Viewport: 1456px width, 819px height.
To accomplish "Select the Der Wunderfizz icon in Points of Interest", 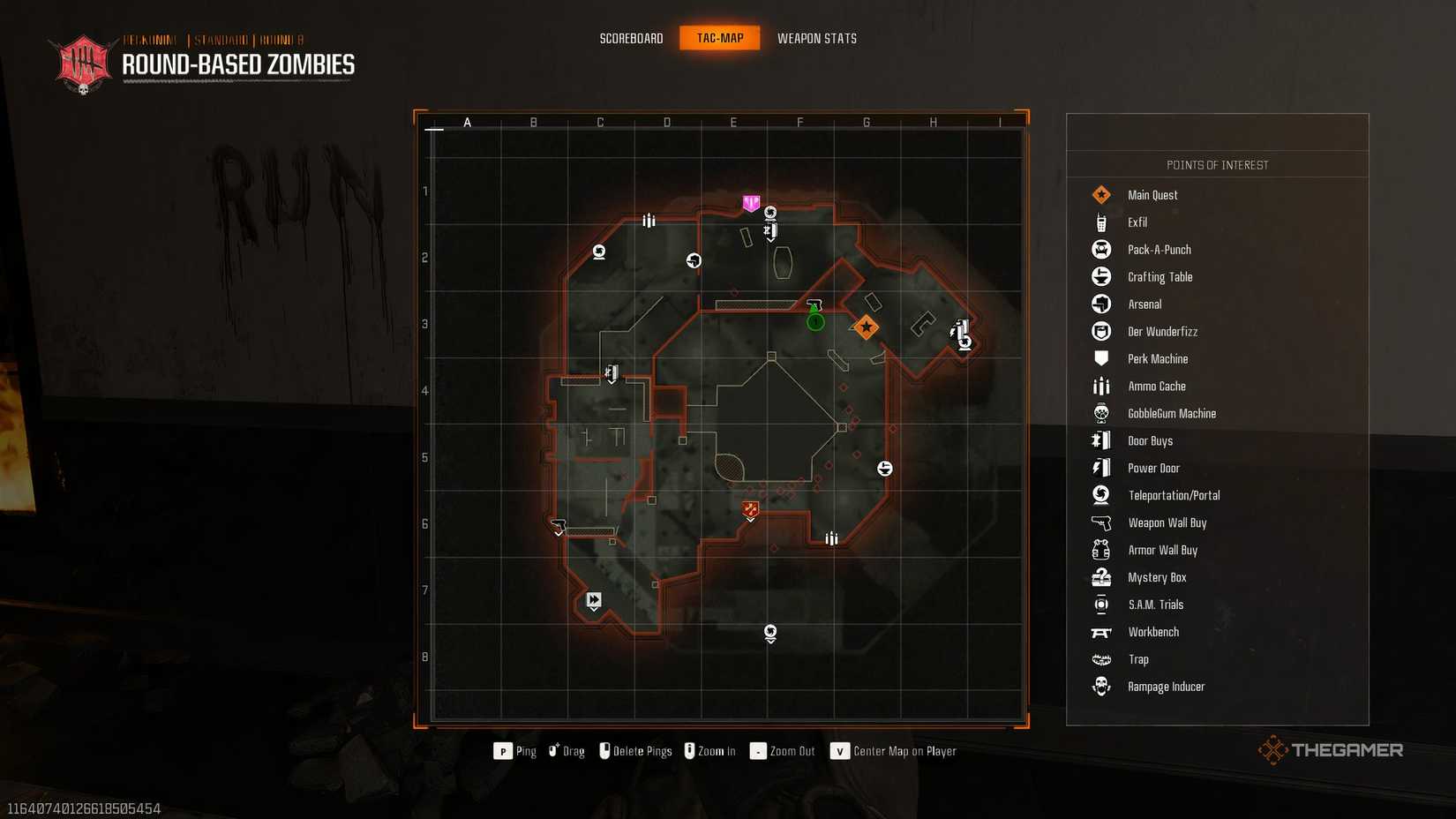I will 1101,331.
